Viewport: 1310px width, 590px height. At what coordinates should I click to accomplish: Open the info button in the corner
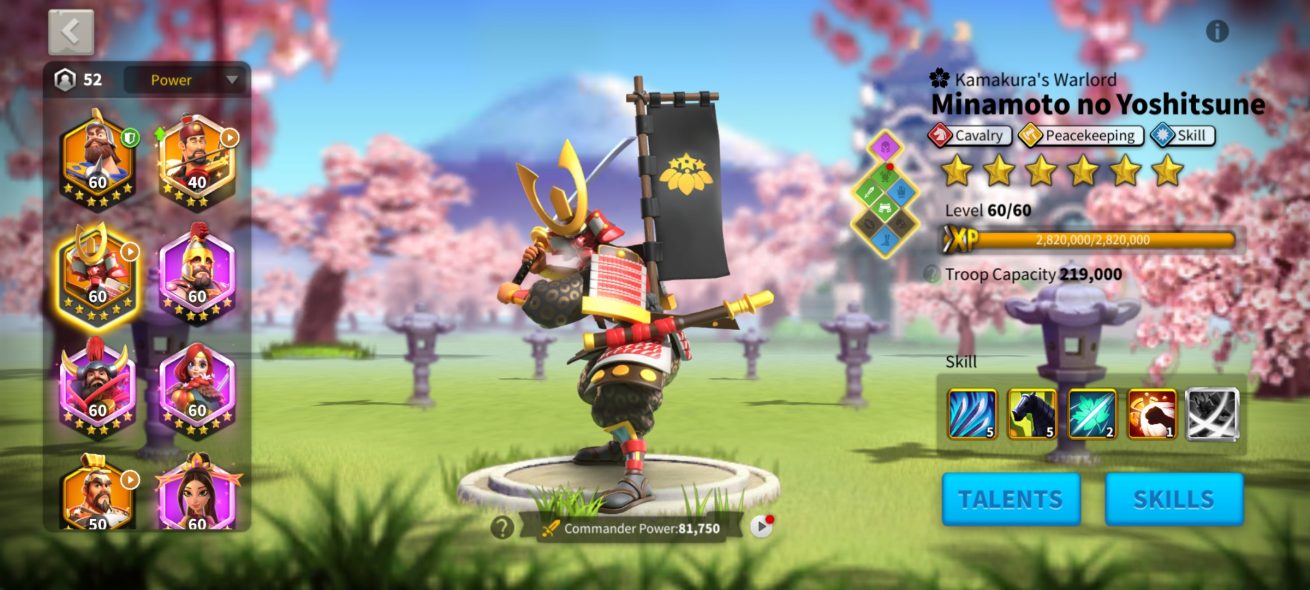point(1217,31)
